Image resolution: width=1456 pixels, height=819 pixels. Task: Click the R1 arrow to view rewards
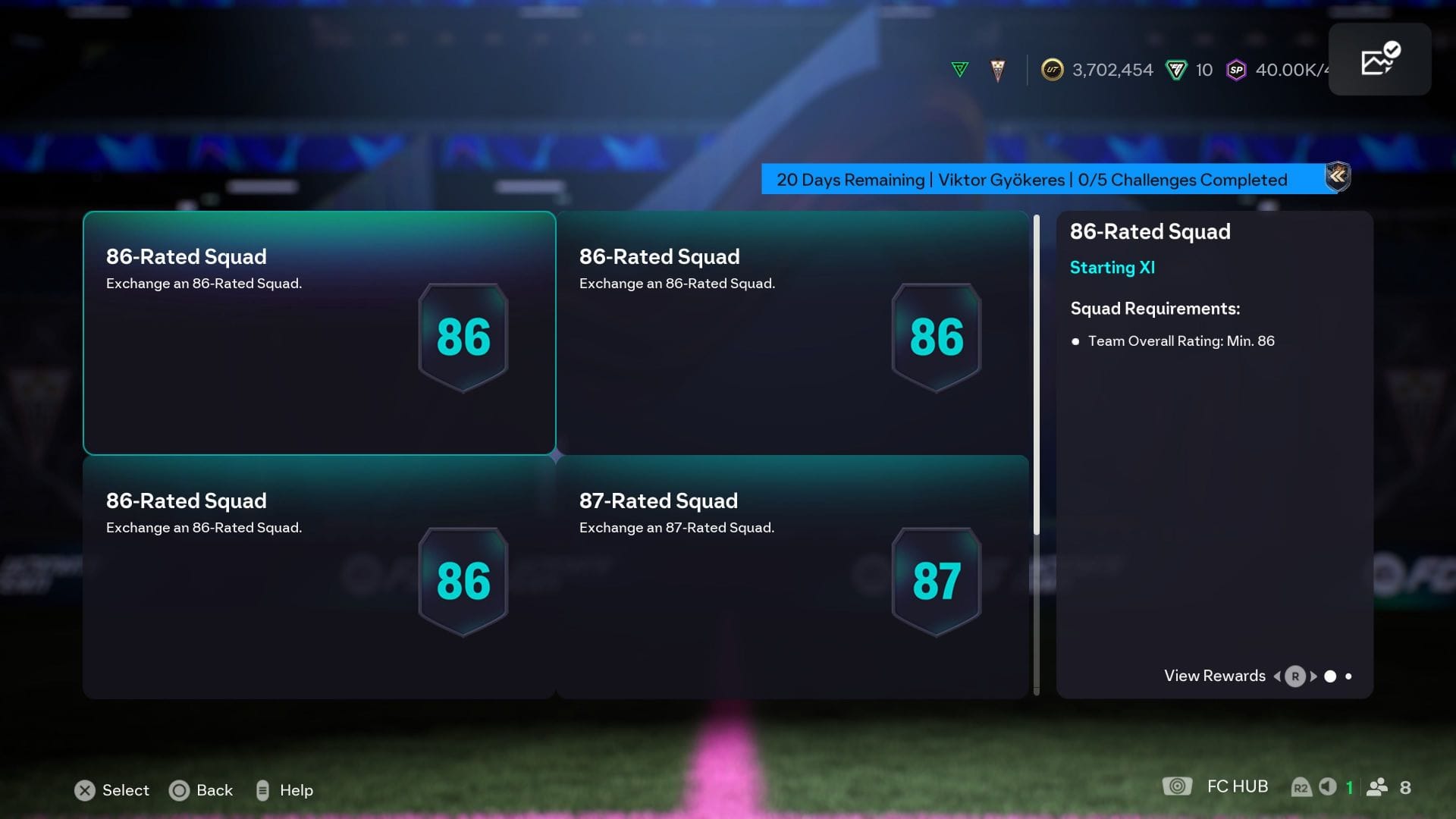tap(1295, 676)
